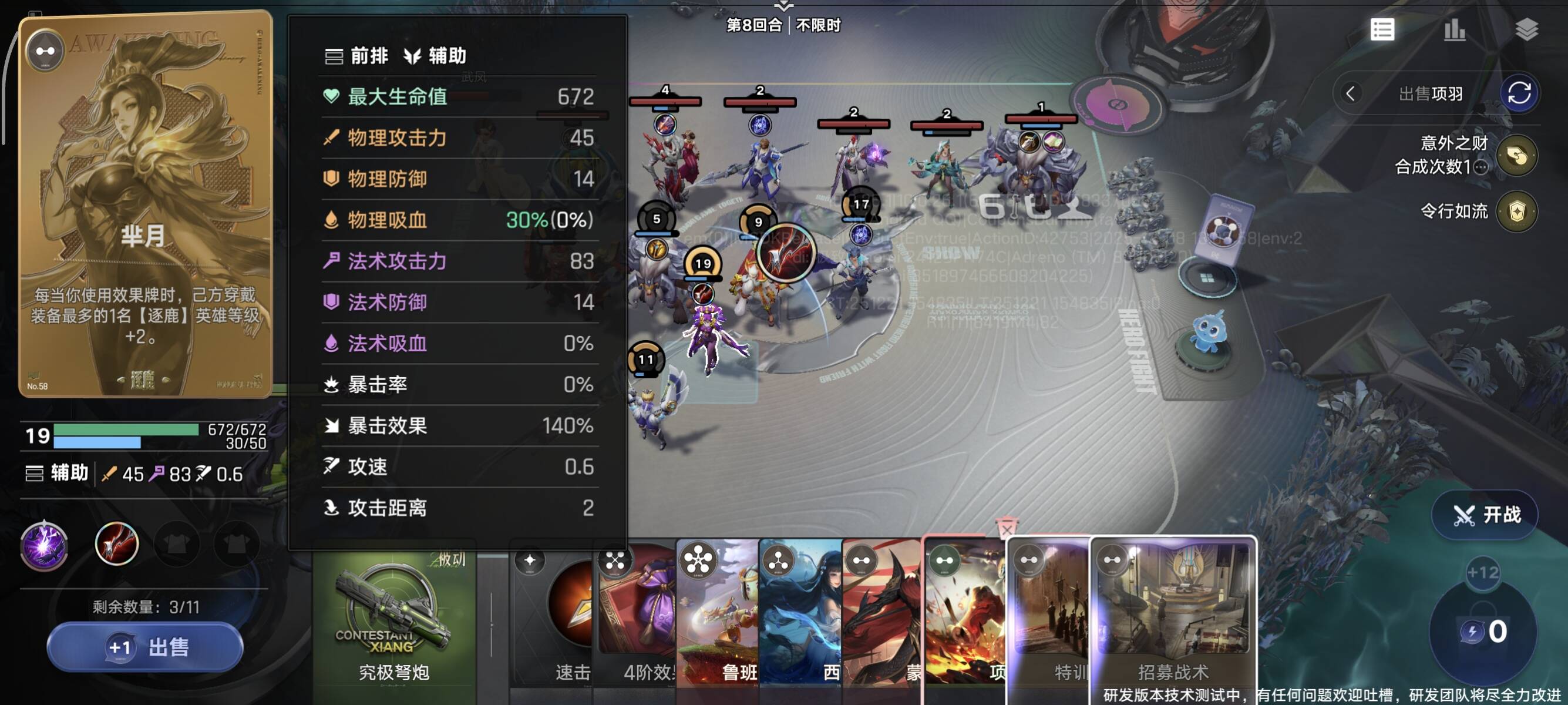
Task: Click the refresh arrows icon
Action: [x=1518, y=94]
